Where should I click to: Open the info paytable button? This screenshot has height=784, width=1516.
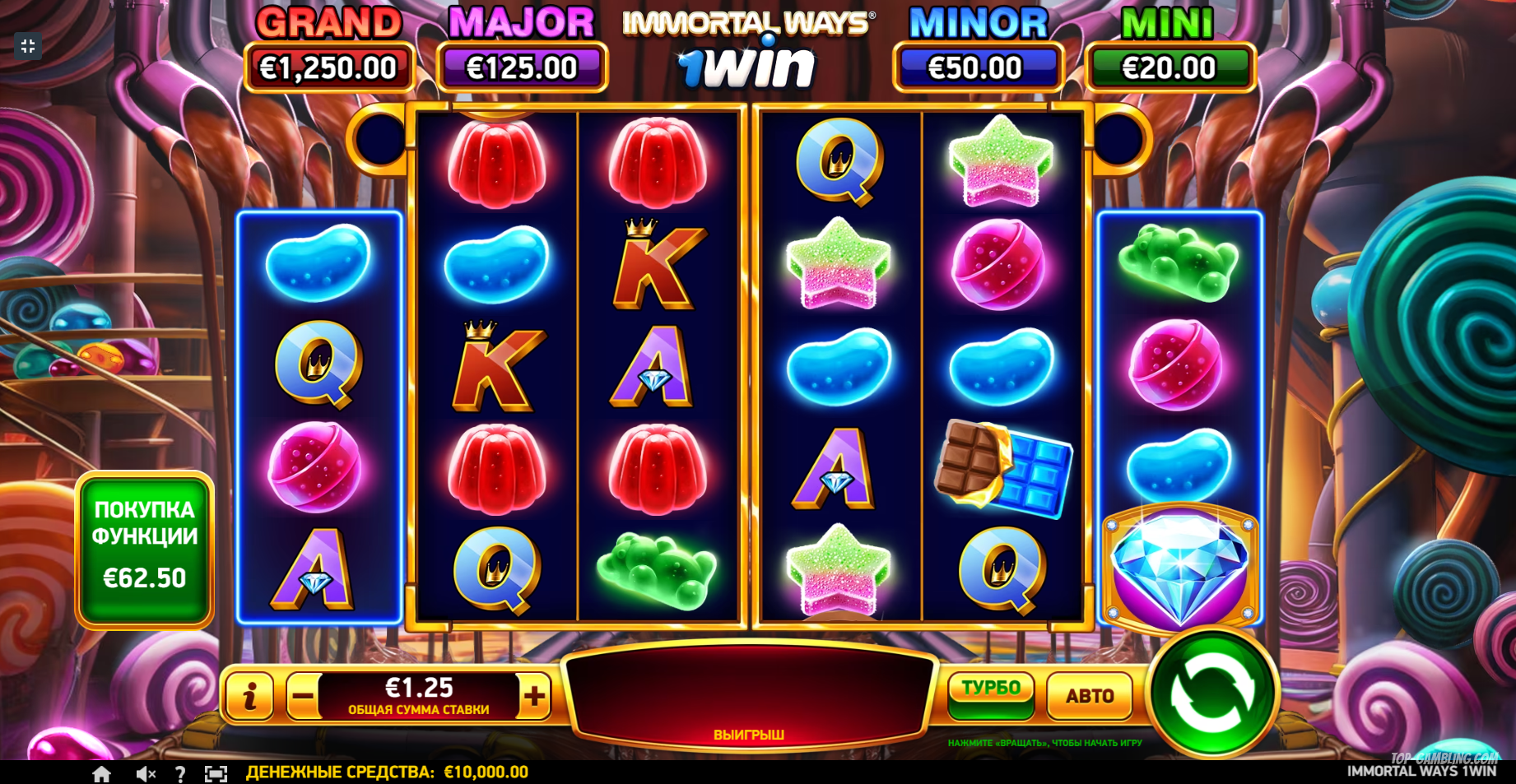point(249,696)
